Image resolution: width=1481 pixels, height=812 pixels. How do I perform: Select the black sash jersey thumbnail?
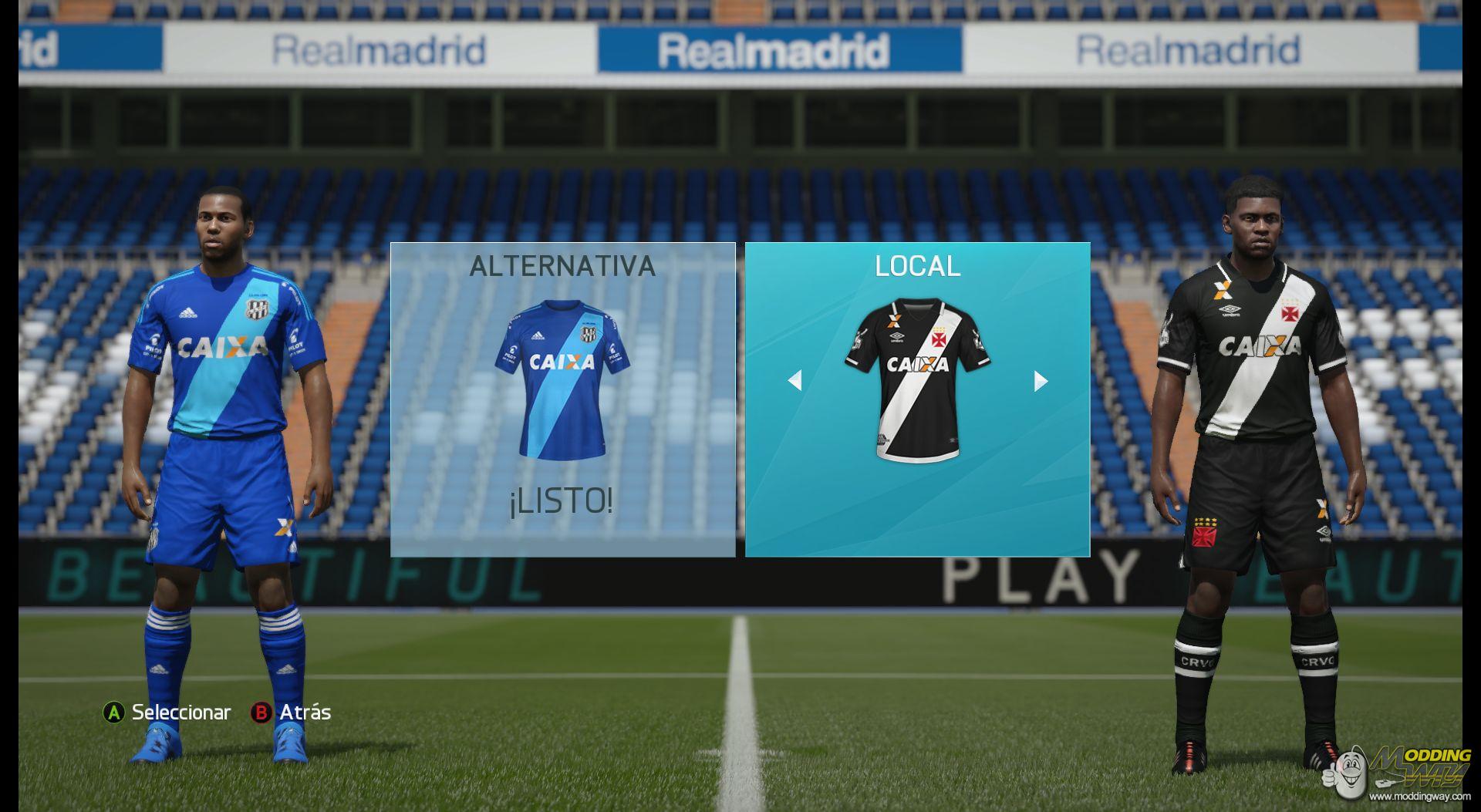tap(917, 379)
